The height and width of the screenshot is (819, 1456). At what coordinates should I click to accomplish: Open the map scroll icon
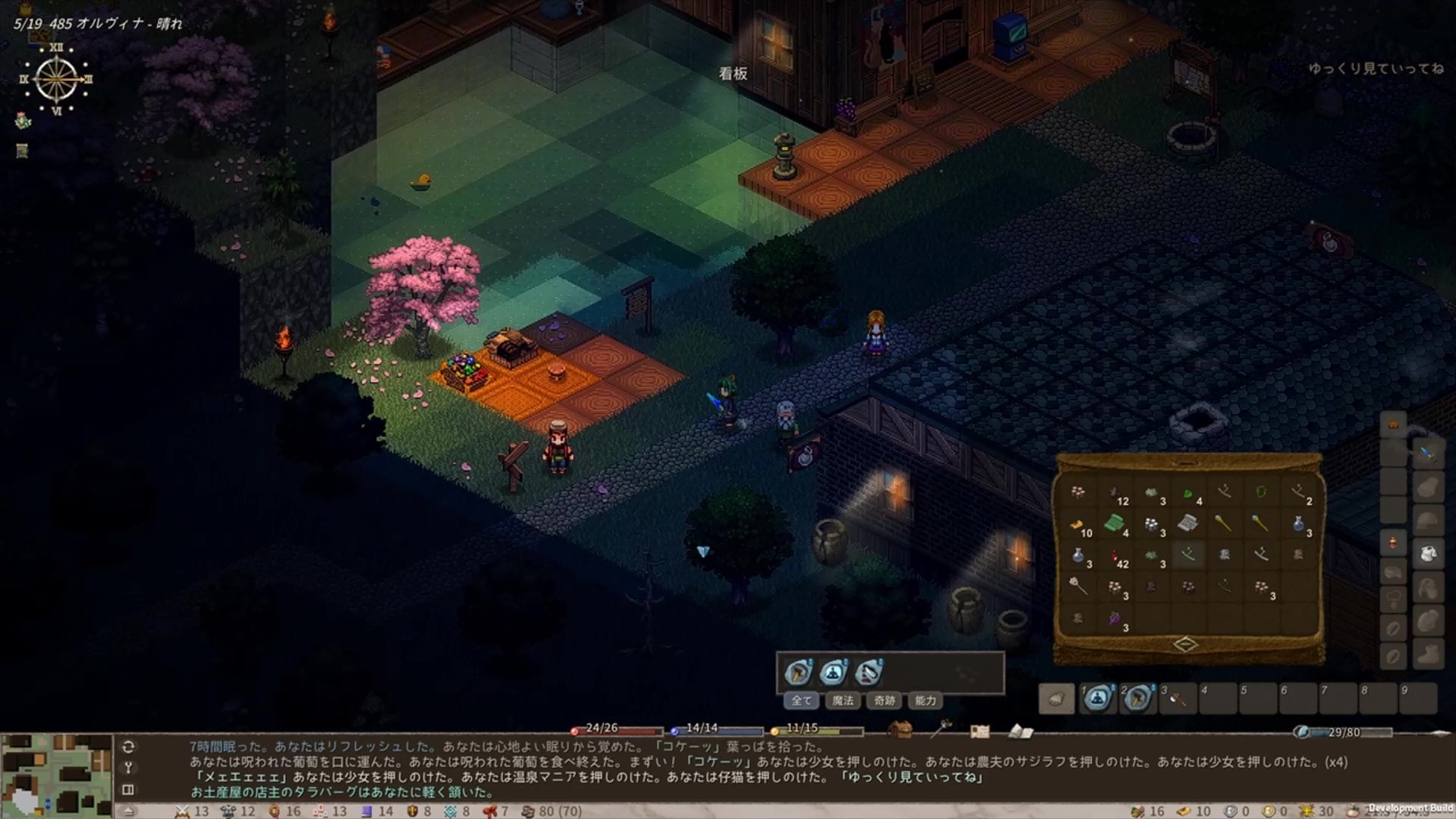980,731
